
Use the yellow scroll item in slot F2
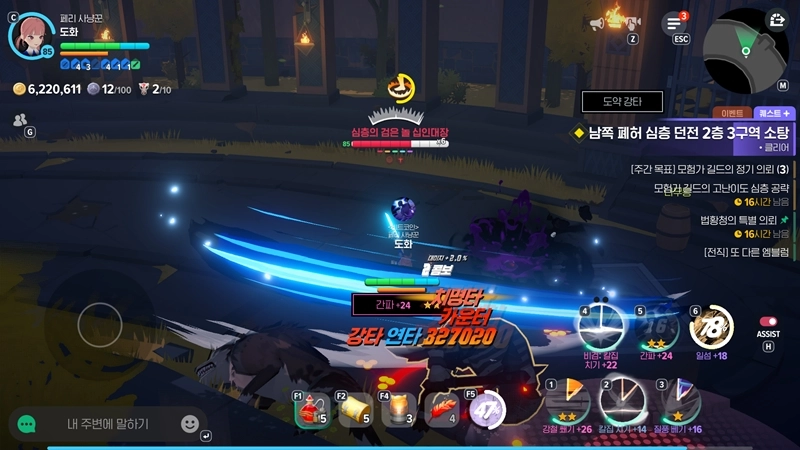tap(354, 409)
